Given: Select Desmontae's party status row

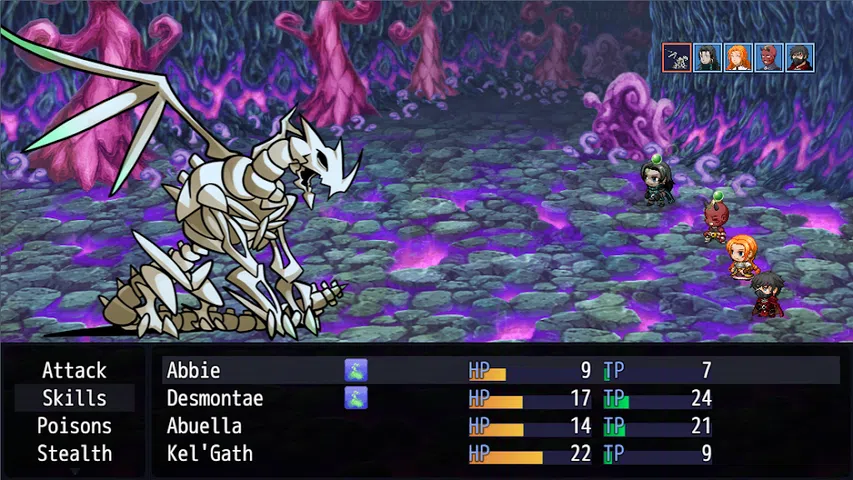Looking at the screenshot, I should pyautogui.click(x=500, y=398).
